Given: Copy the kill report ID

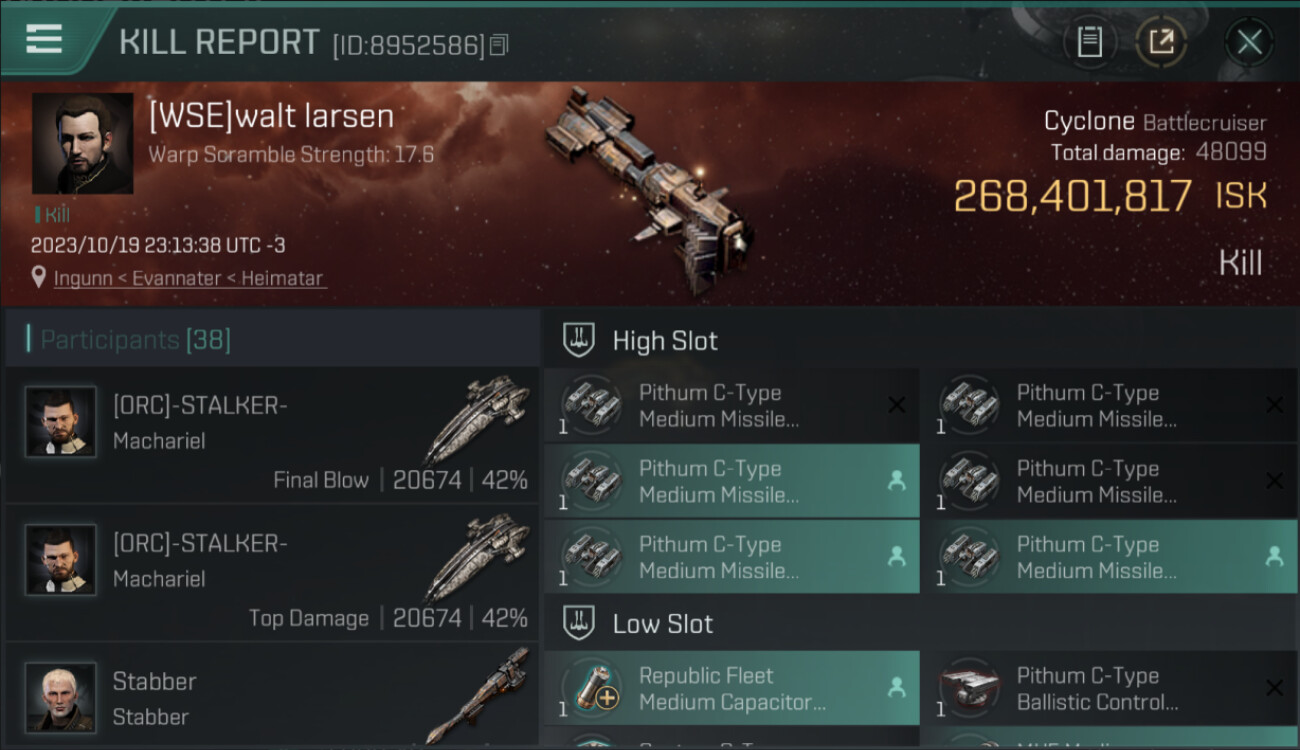Looking at the screenshot, I should click(499, 44).
